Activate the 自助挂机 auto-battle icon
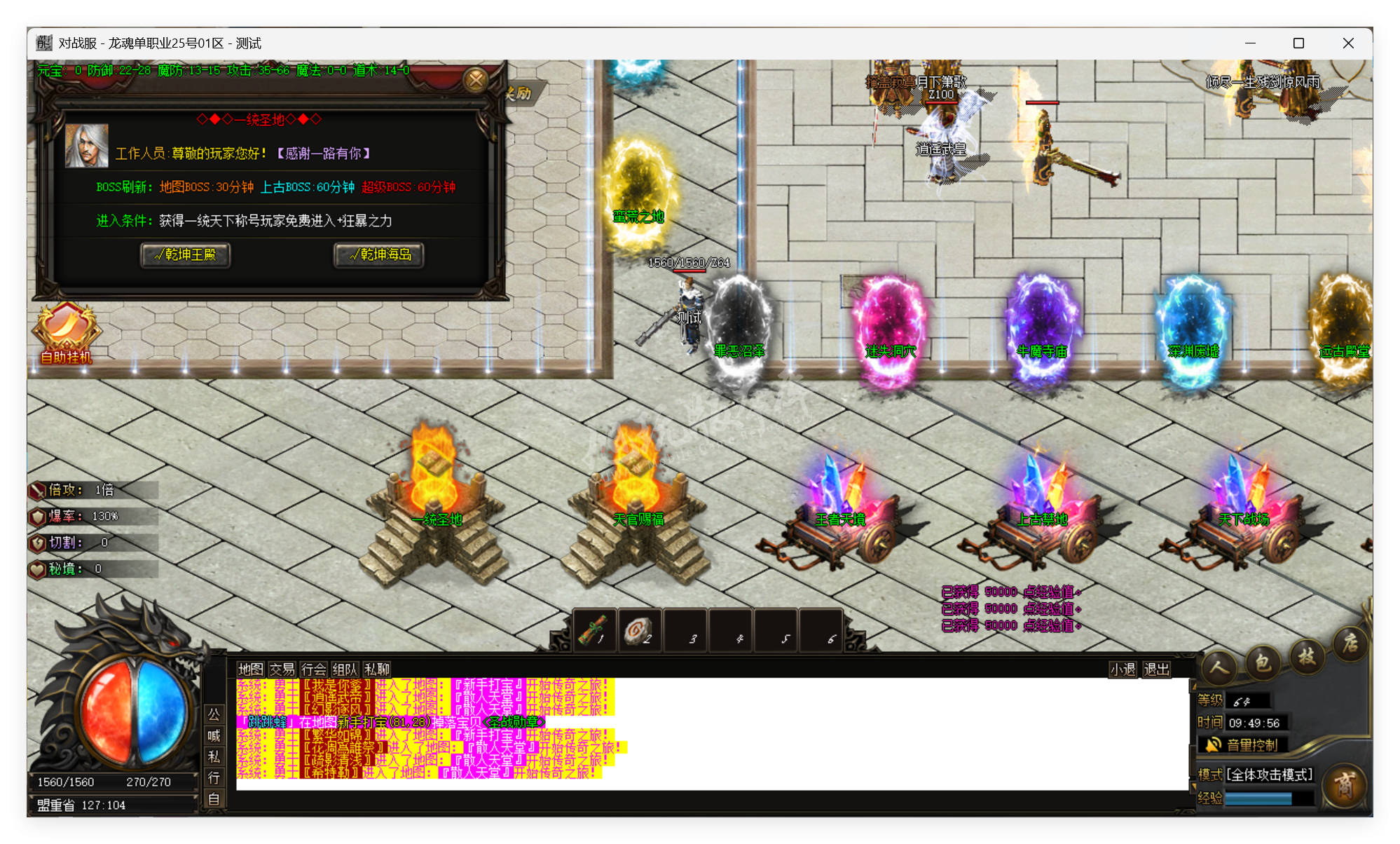 (x=66, y=333)
